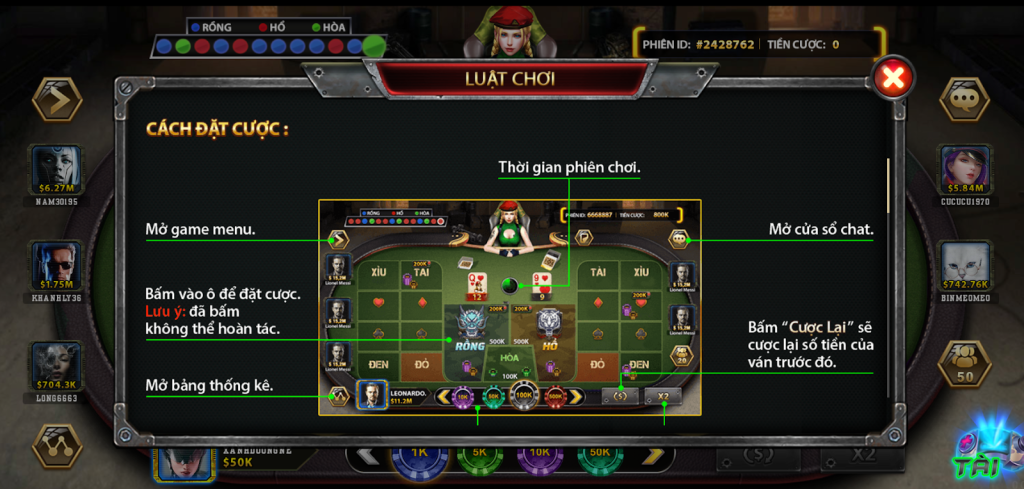Viewport: 1024px width, 489px height.
Task: Open player CUCUCU1970's profile avatar
Action: click(x=965, y=166)
